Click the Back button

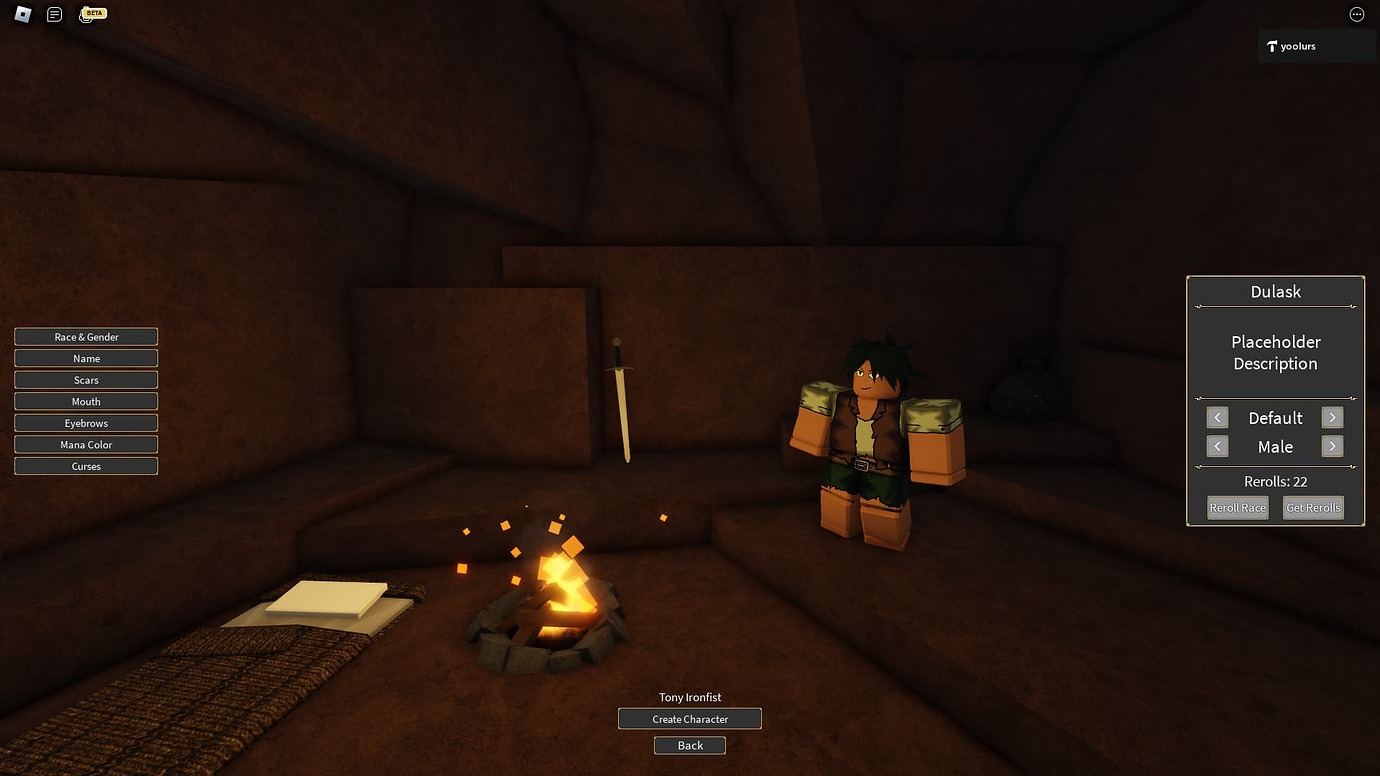pyautogui.click(x=689, y=745)
